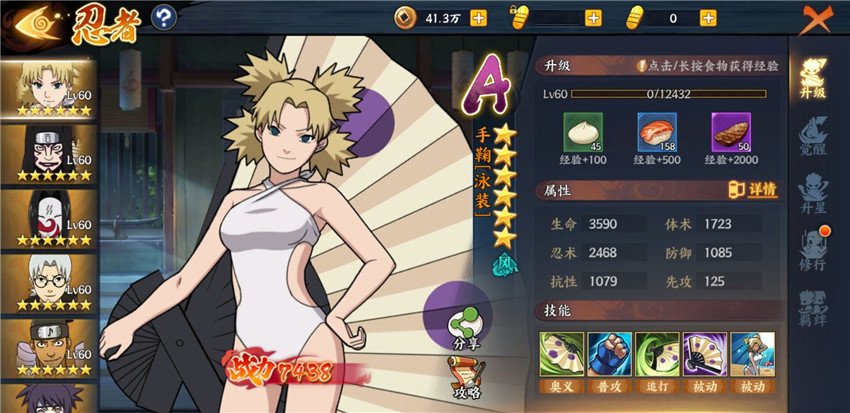This screenshot has width=850, height=413.
Task: Open the 详情 attribute details
Action: (x=753, y=190)
